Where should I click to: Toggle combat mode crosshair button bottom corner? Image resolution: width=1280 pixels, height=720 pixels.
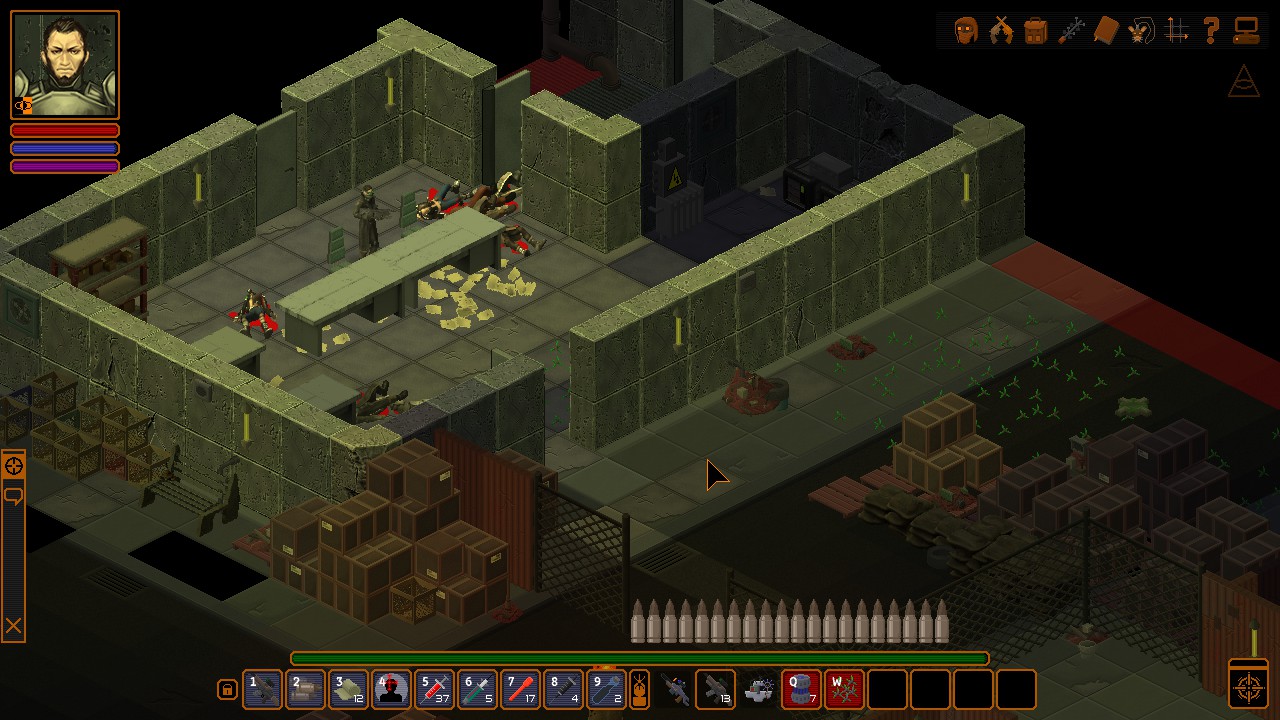1248,687
